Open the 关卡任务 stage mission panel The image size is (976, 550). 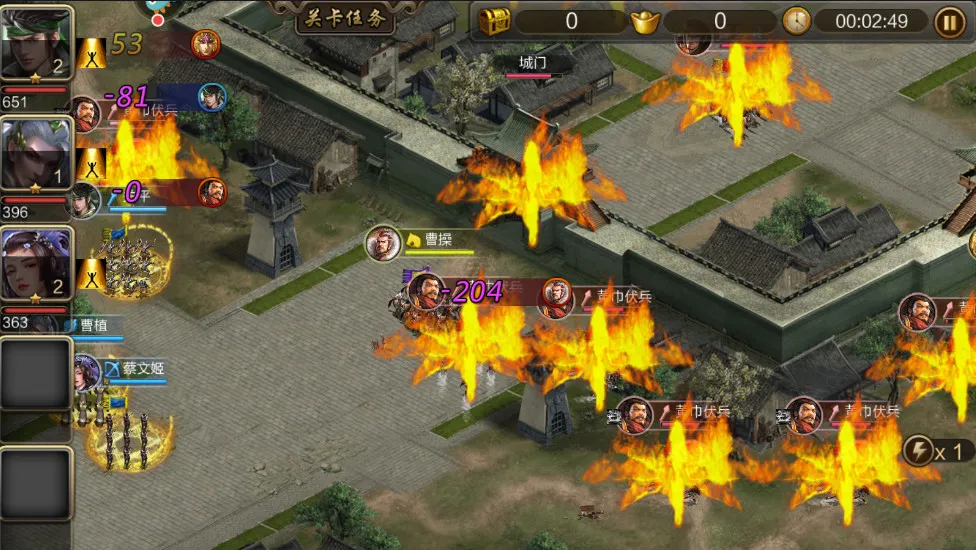(x=345, y=17)
